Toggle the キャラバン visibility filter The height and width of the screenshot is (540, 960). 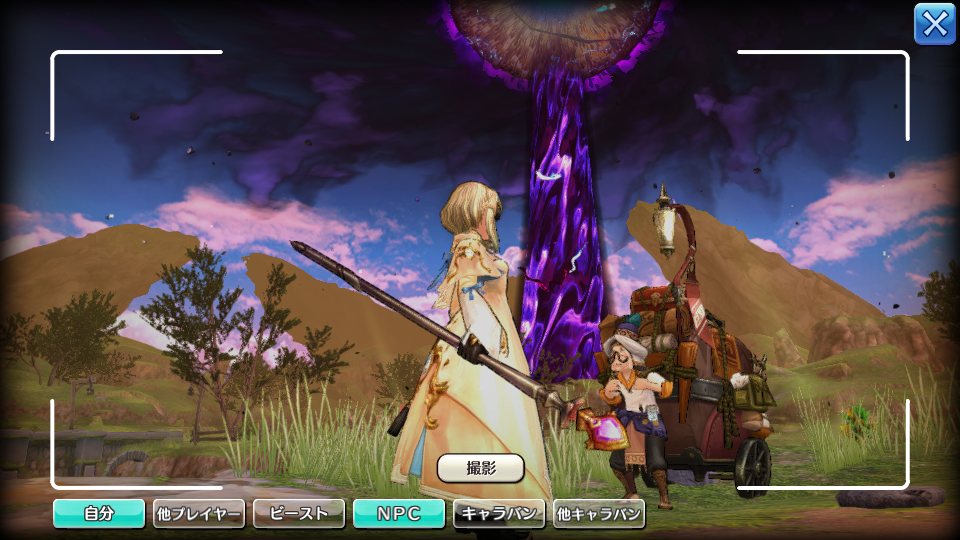pyautogui.click(x=499, y=514)
